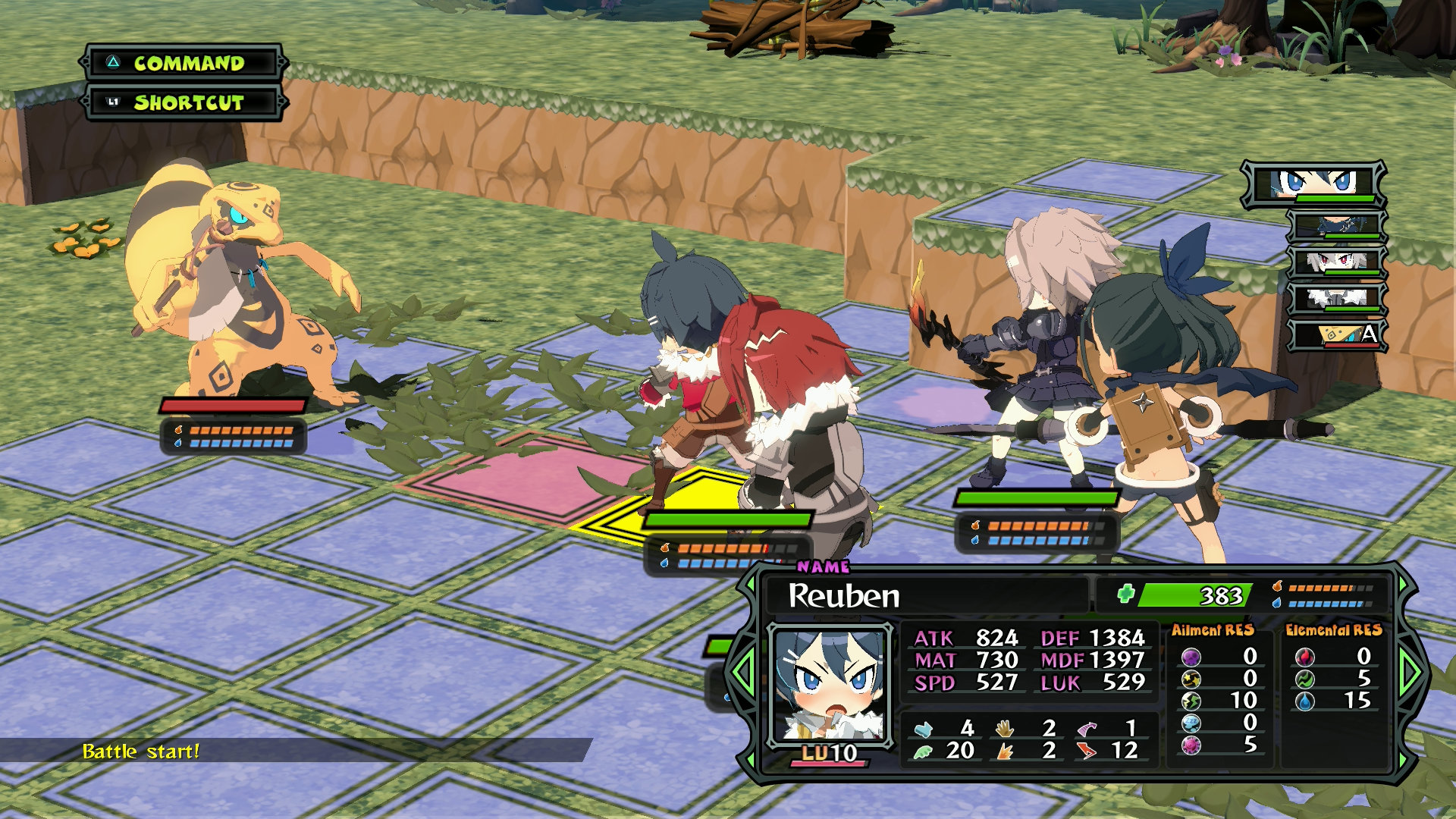
Task: Click Reuben's portrait in the status panel
Action: 829,685
